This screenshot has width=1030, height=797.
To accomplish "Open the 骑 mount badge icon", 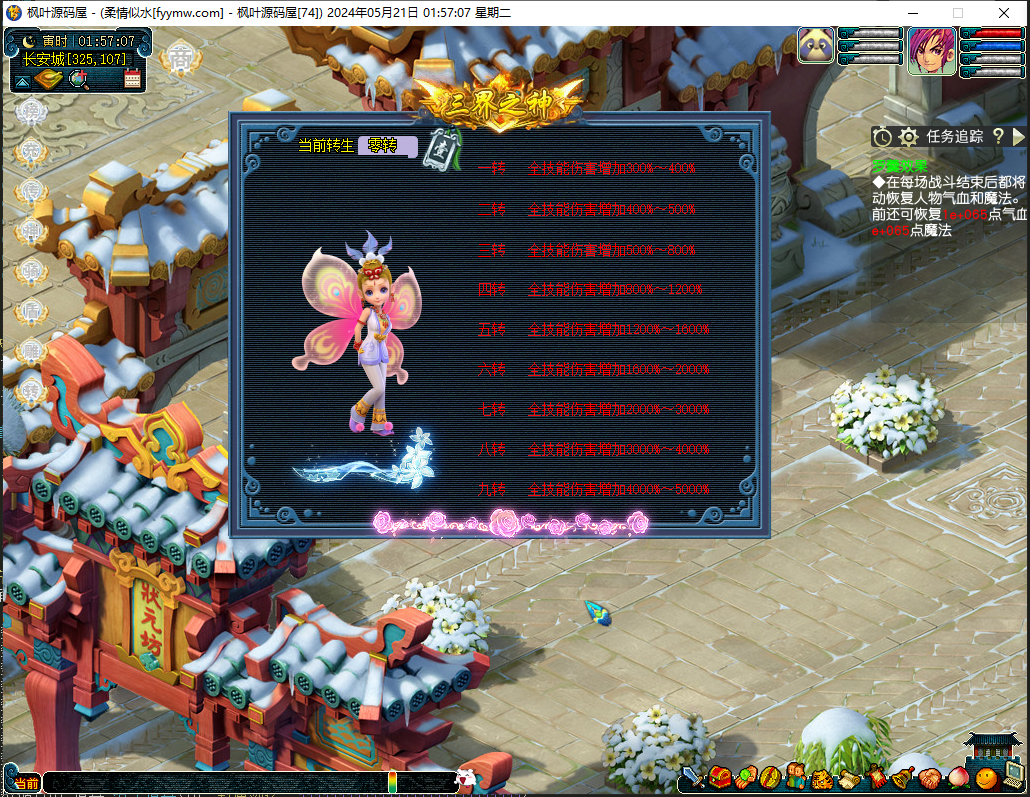I will tap(32, 271).
